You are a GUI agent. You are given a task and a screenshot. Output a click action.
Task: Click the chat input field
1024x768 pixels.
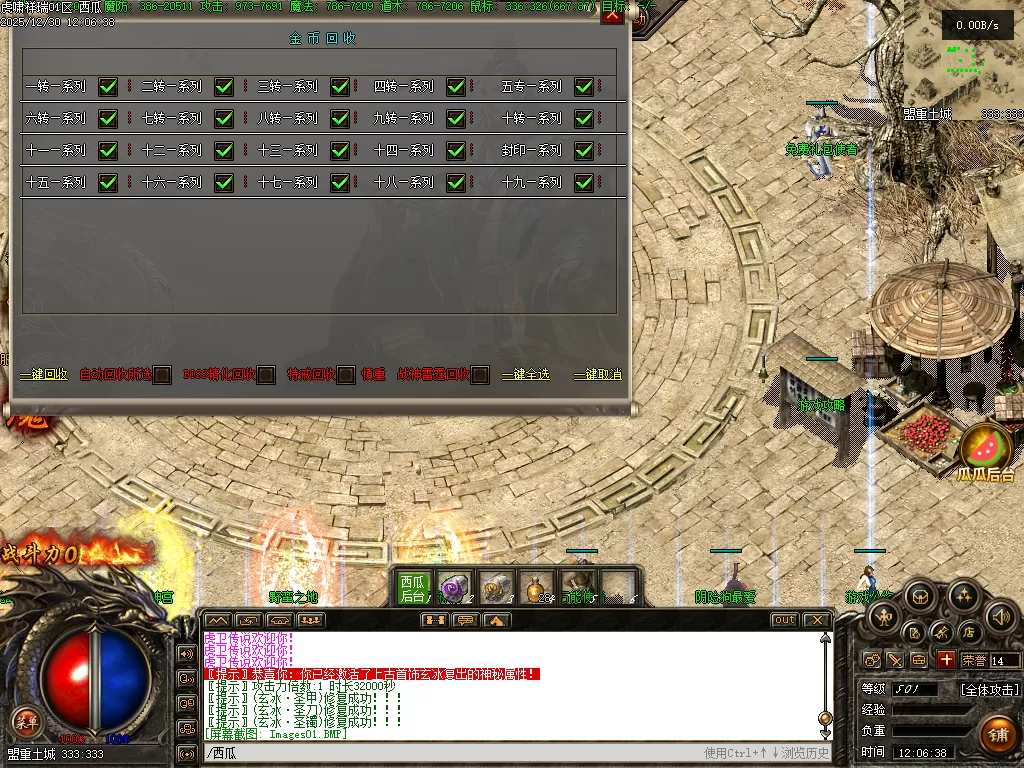(x=450, y=753)
